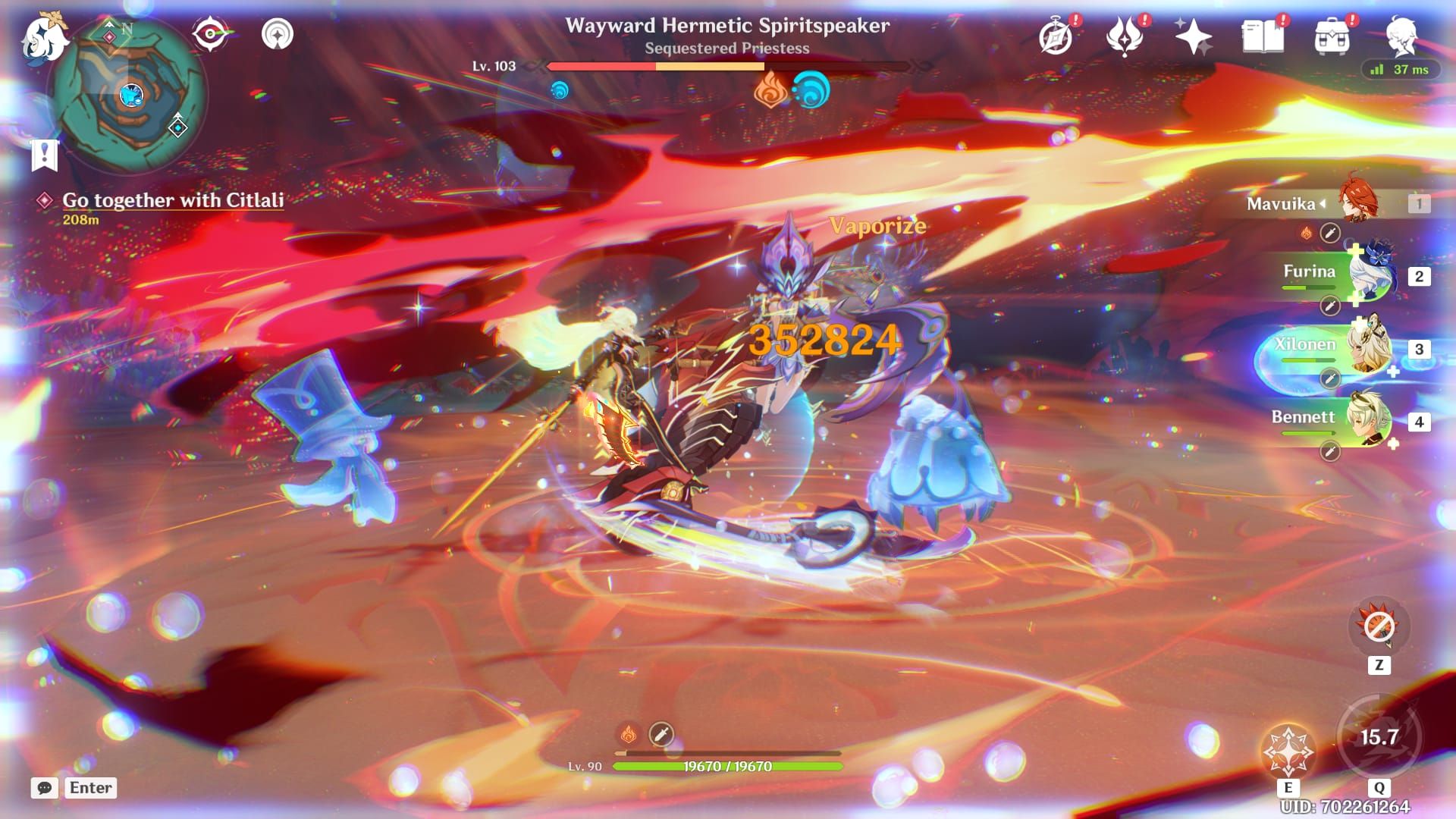
Task: Activate Mavuika's Elemental Skill icon
Action: [x=1288, y=750]
